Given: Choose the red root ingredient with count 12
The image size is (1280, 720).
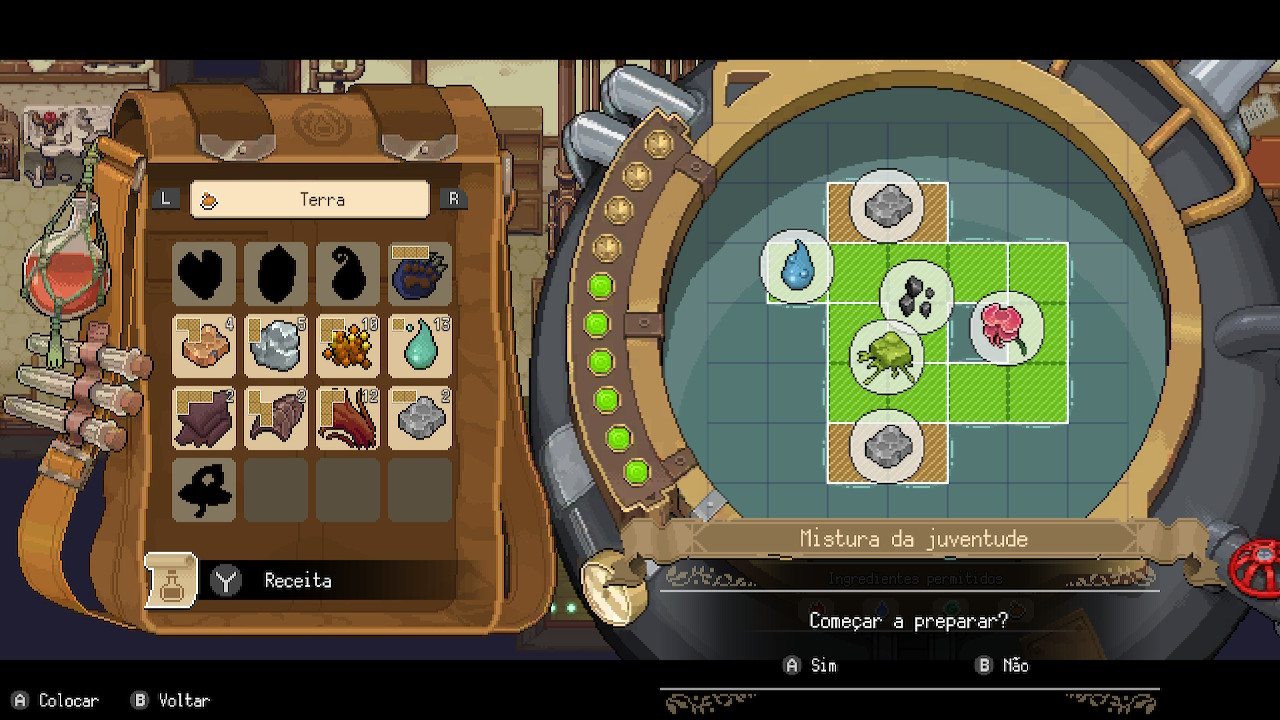Looking at the screenshot, I should [x=348, y=418].
